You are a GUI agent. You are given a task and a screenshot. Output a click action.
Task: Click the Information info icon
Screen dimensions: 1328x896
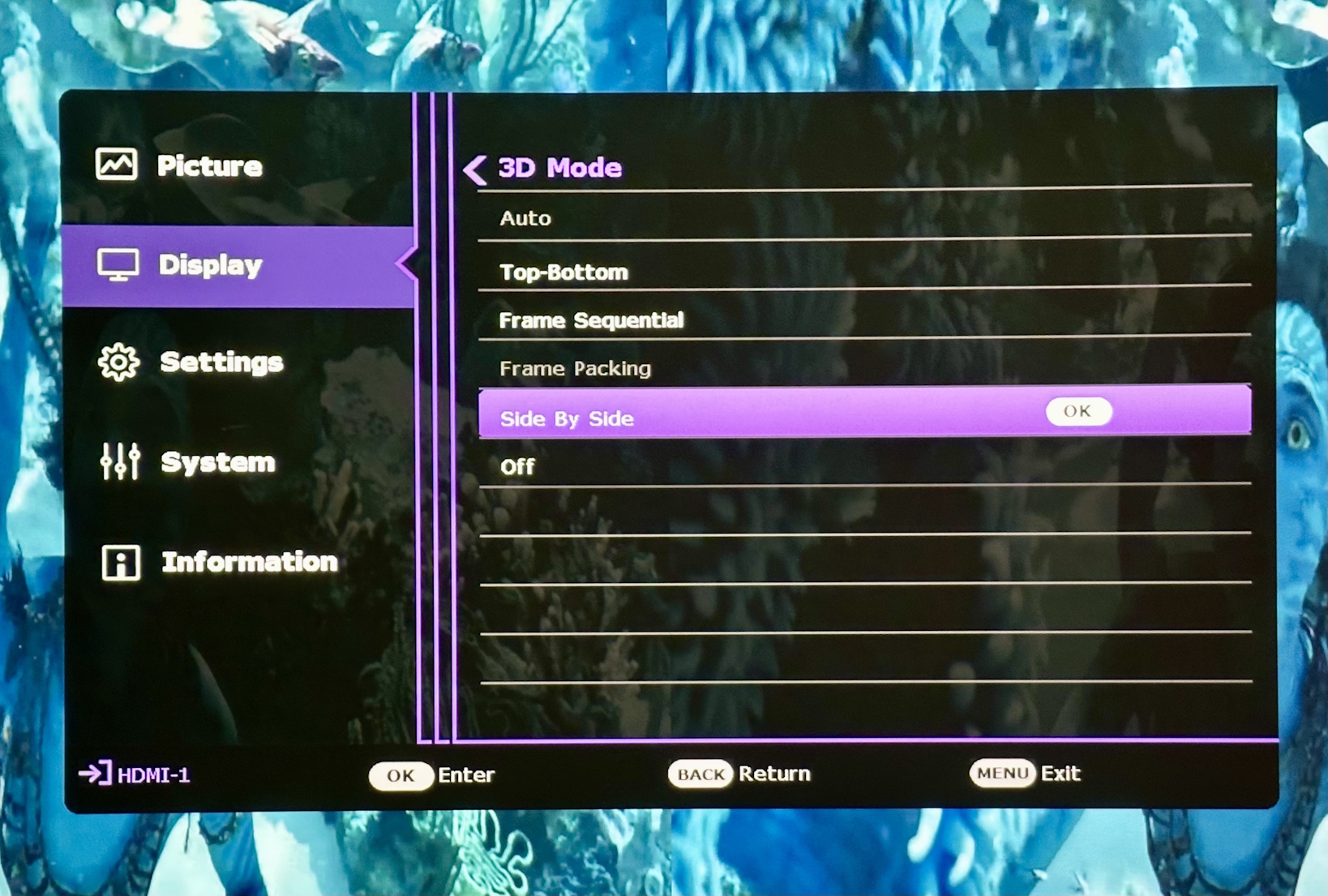pyautogui.click(x=118, y=562)
